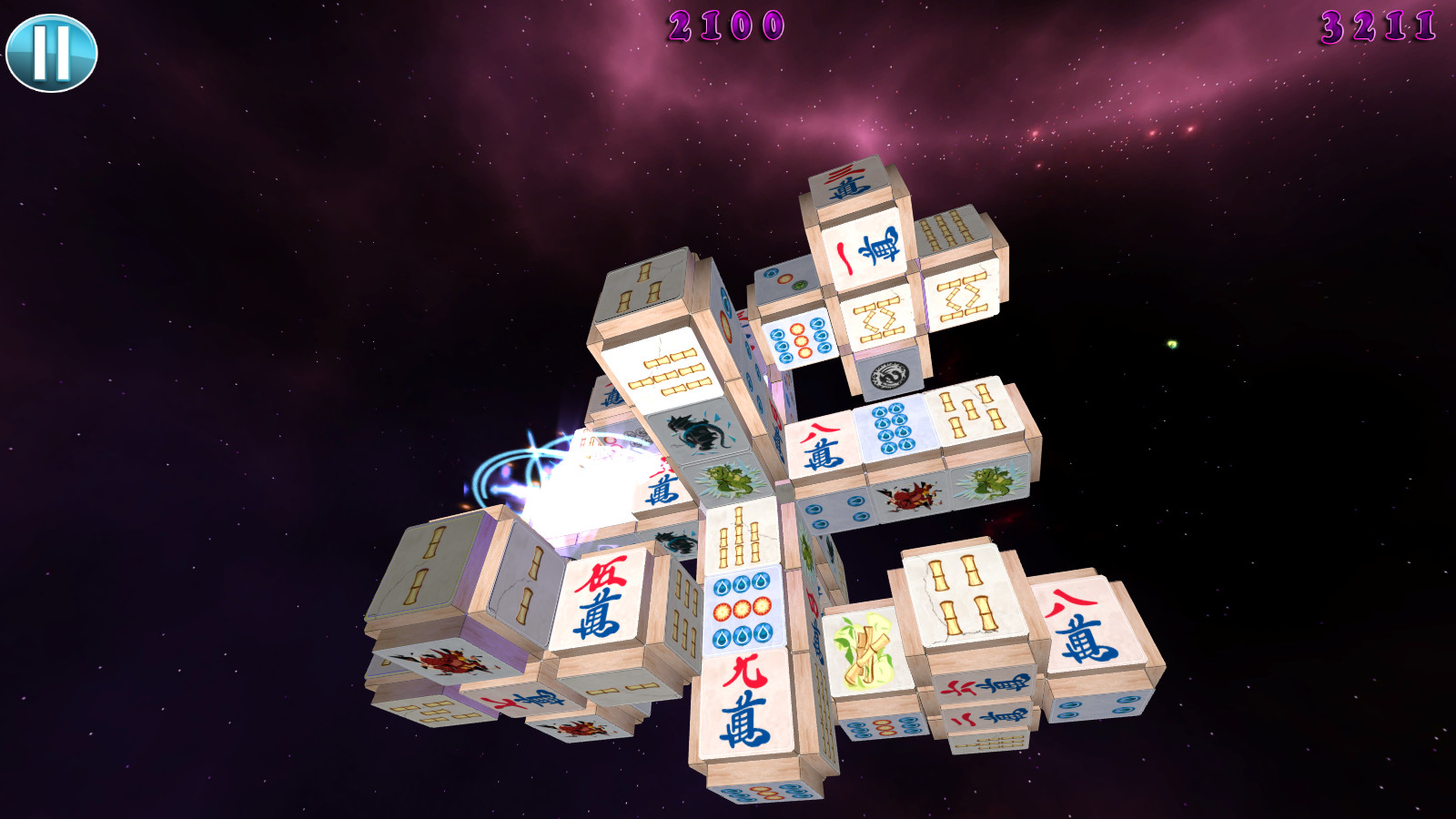Pick the blue water-droplet circles tile

coord(896,428)
